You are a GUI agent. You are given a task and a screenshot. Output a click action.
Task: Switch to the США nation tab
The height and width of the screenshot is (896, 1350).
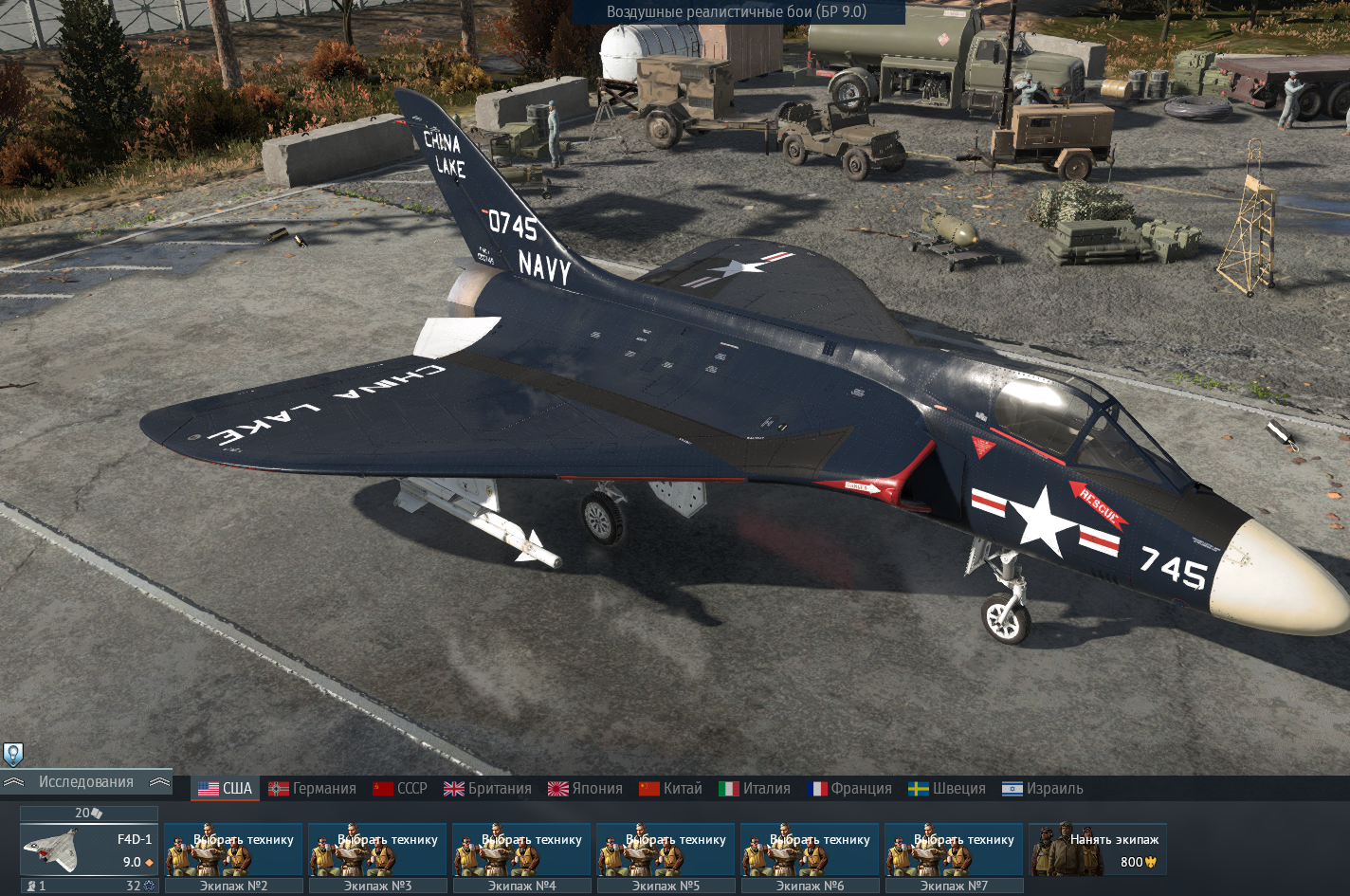226,789
